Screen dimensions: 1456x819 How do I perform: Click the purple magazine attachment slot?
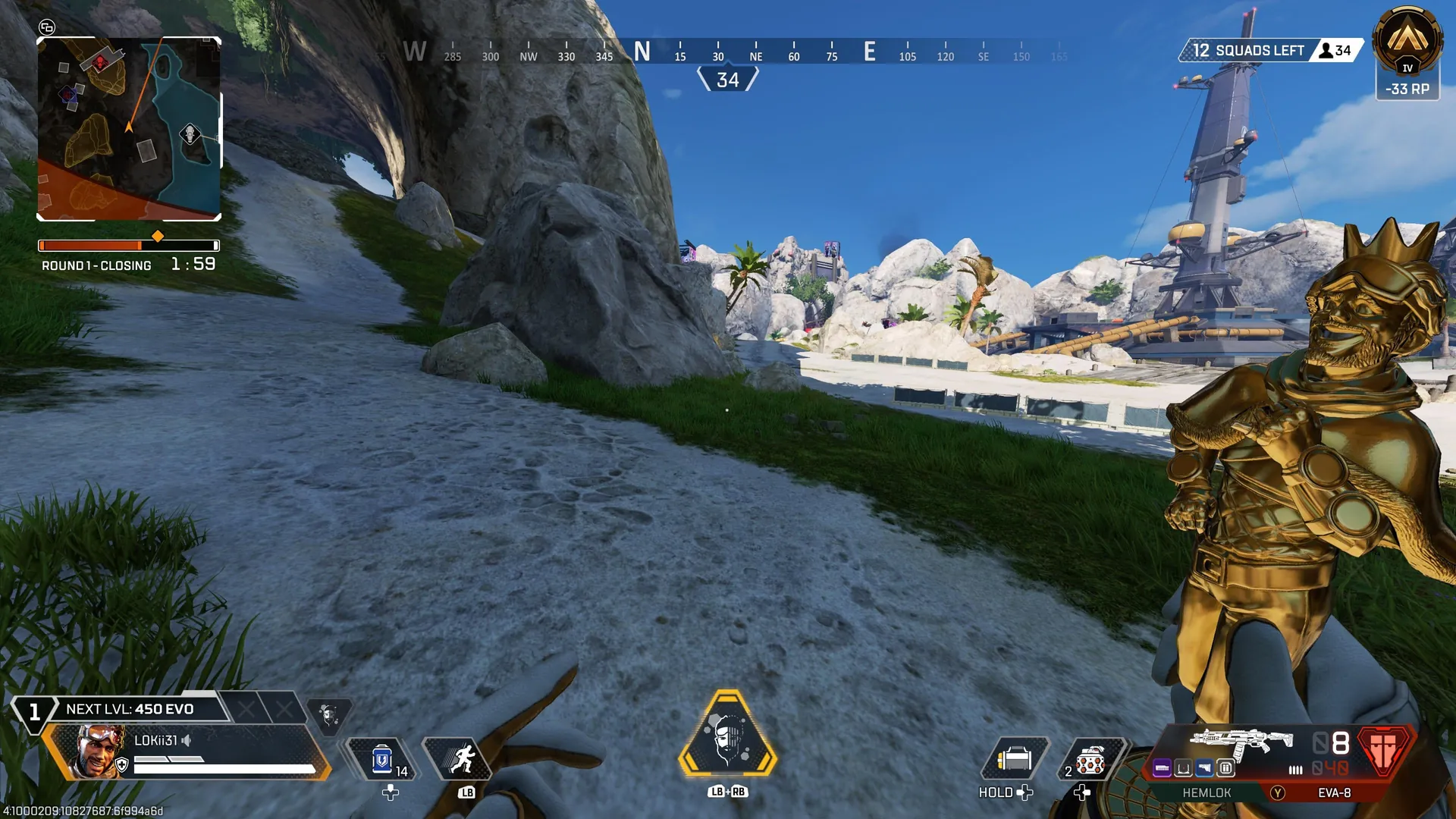pyautogui.click(x=1162, y=769)
